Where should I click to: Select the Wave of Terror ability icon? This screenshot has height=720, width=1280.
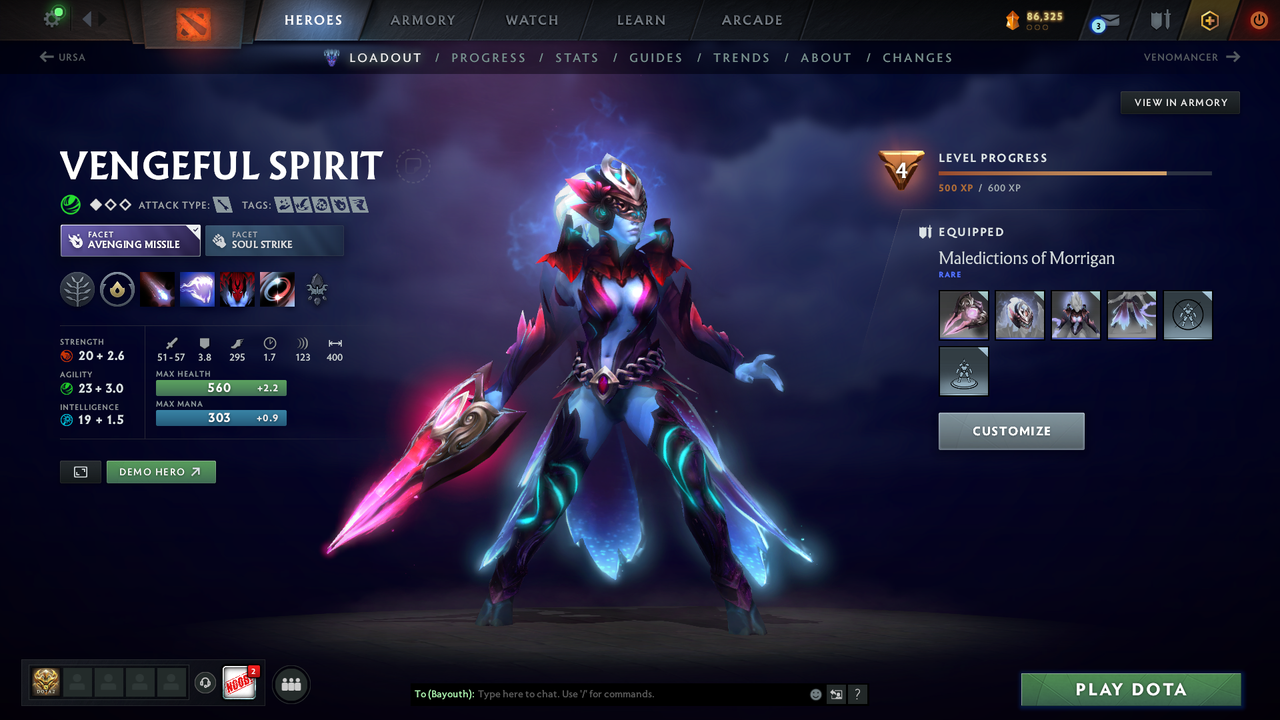point(197,289)
